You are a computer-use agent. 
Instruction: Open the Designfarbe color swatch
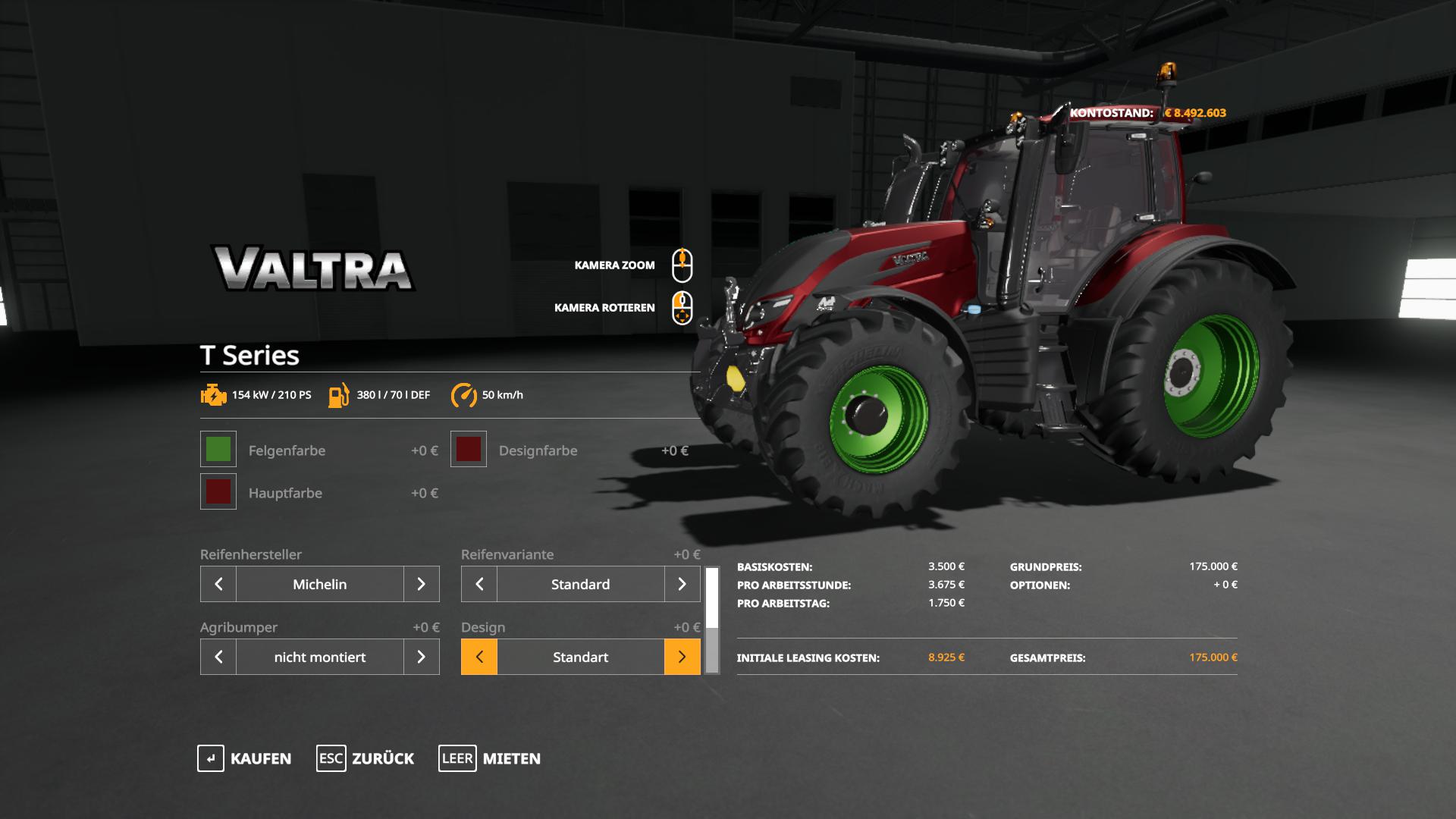coord(469,450)
